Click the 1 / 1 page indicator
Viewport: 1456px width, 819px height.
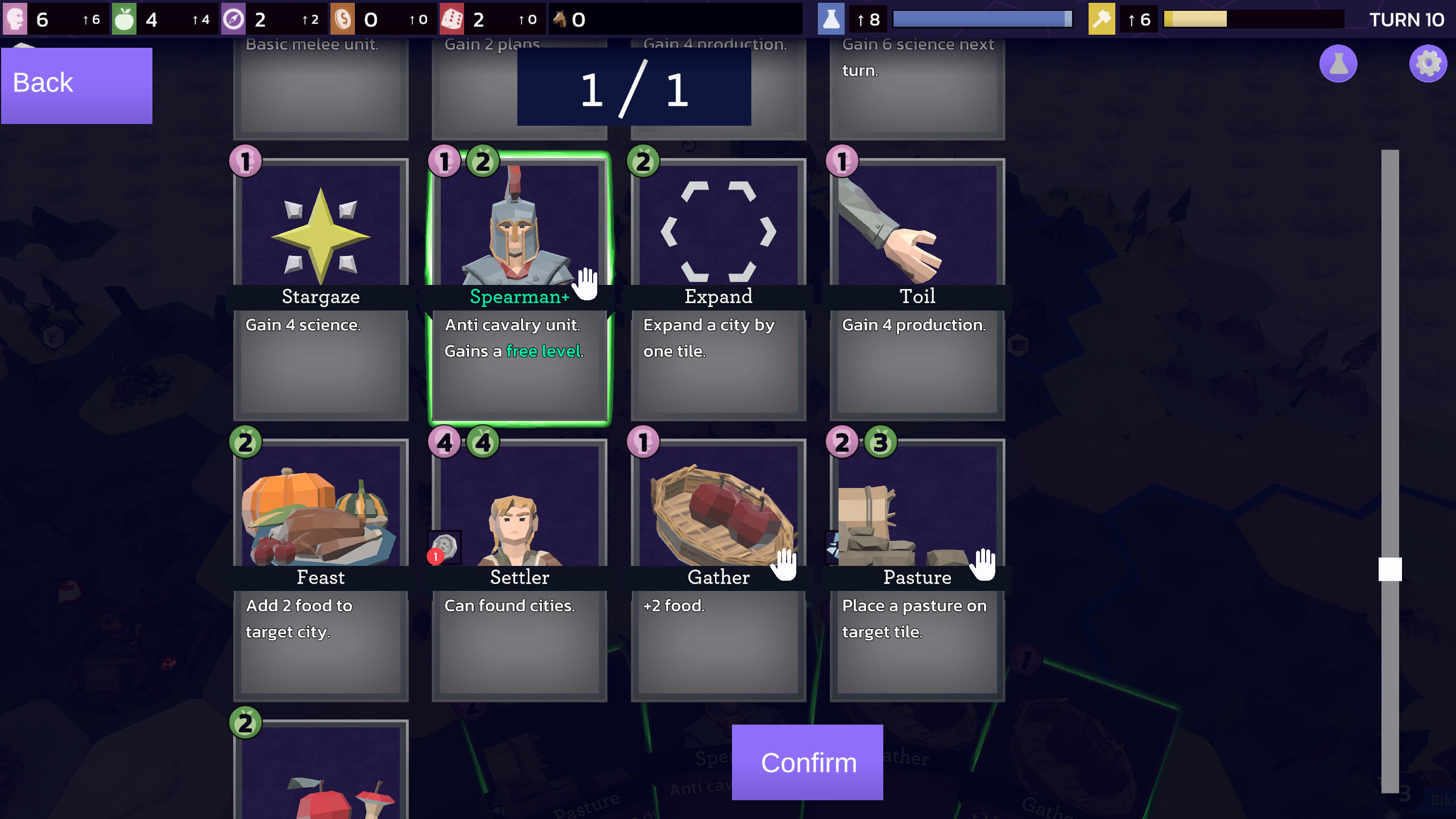coord(633,88)
